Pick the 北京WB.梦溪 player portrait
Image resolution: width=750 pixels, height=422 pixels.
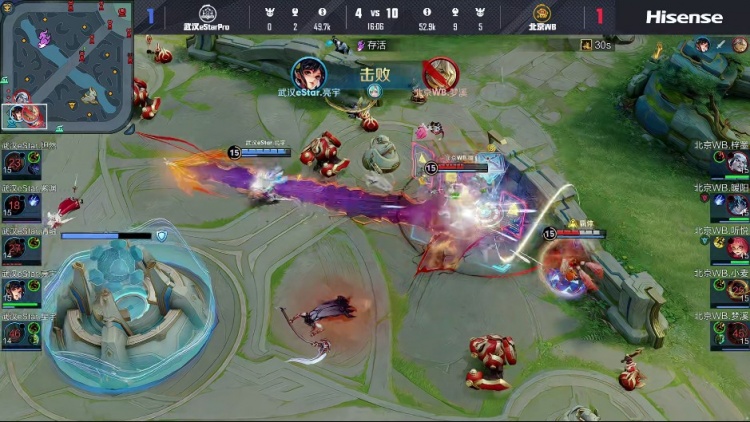[x=737, y=333]
